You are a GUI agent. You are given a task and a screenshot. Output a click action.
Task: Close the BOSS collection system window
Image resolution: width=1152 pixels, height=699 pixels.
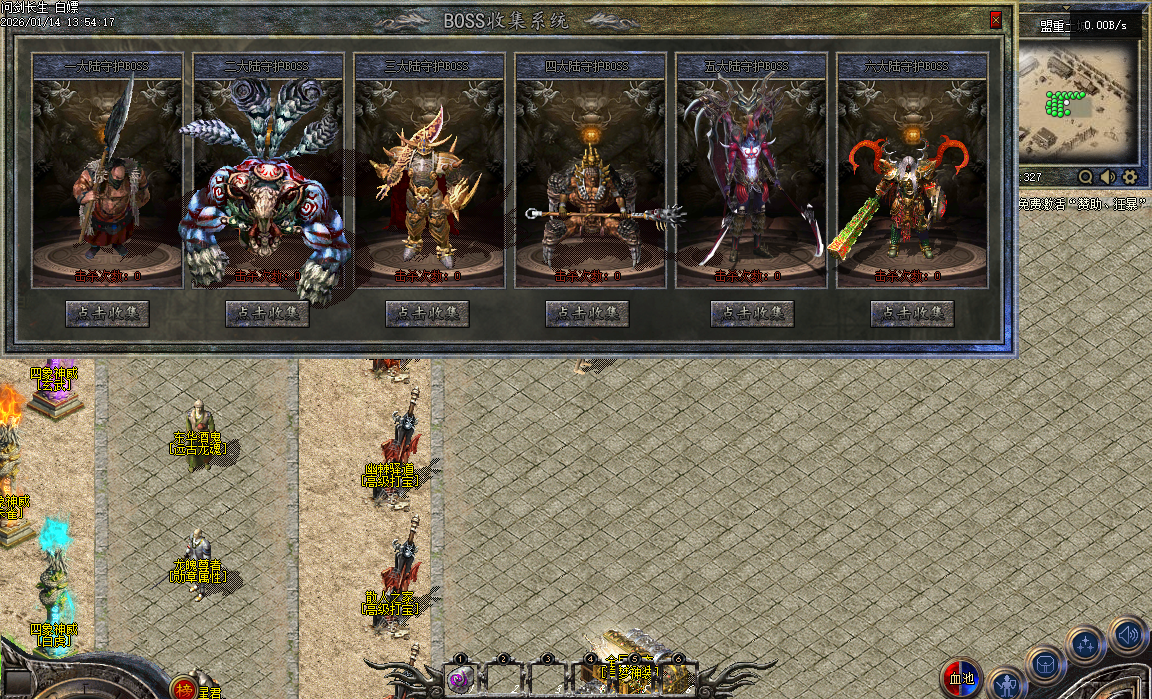point(996,19)
